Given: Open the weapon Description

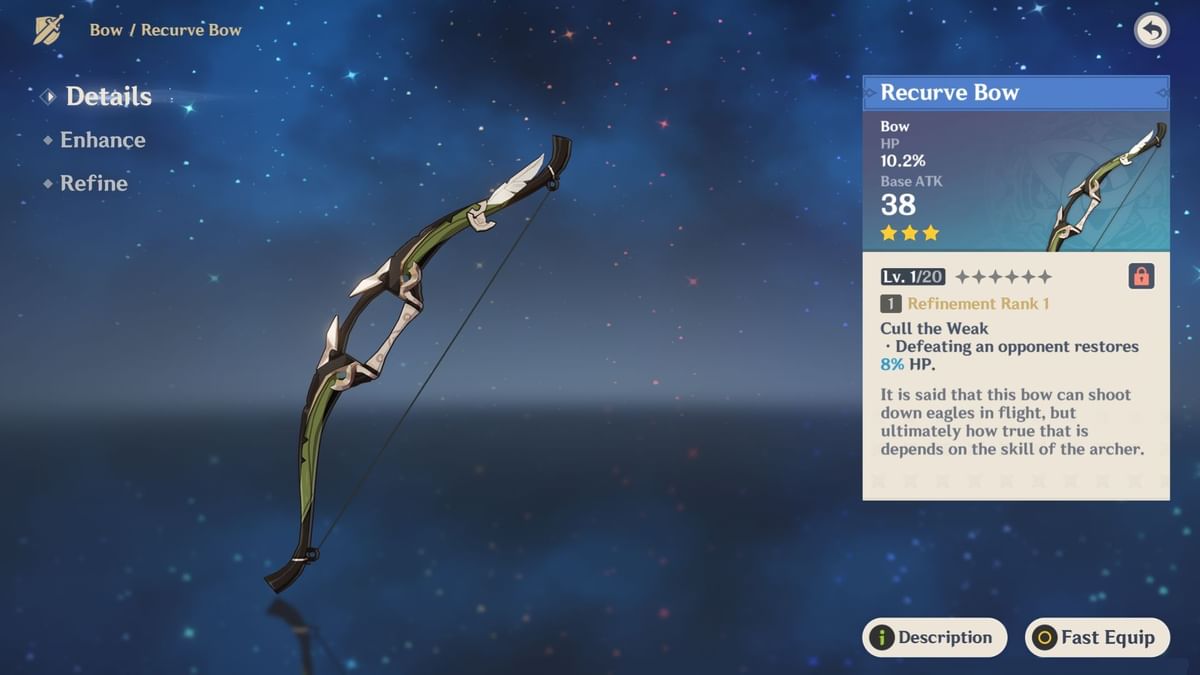Looking at the screenshot, I should point(934,637).
